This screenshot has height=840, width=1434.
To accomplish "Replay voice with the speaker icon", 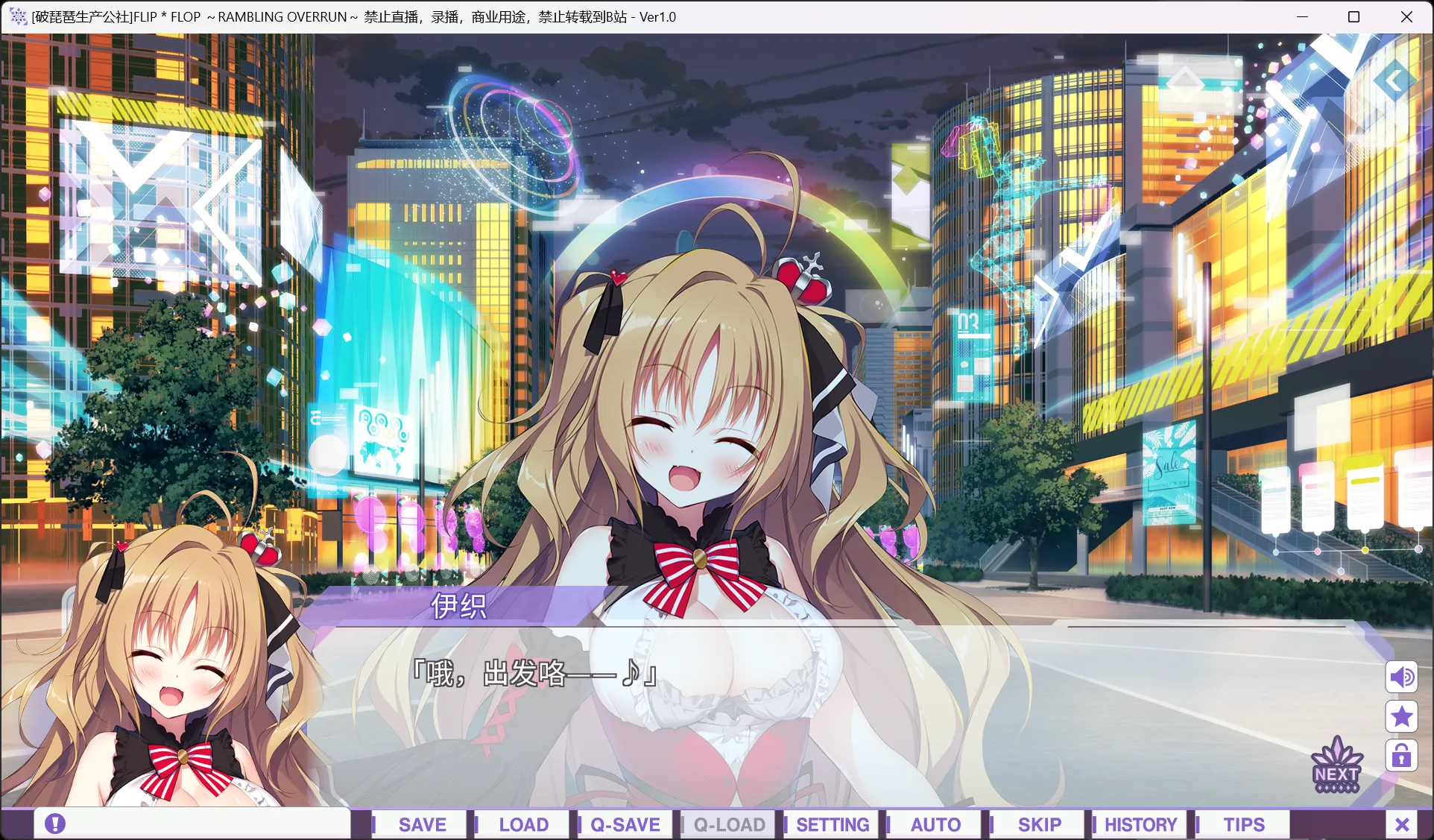I will tap(1401, 677).
